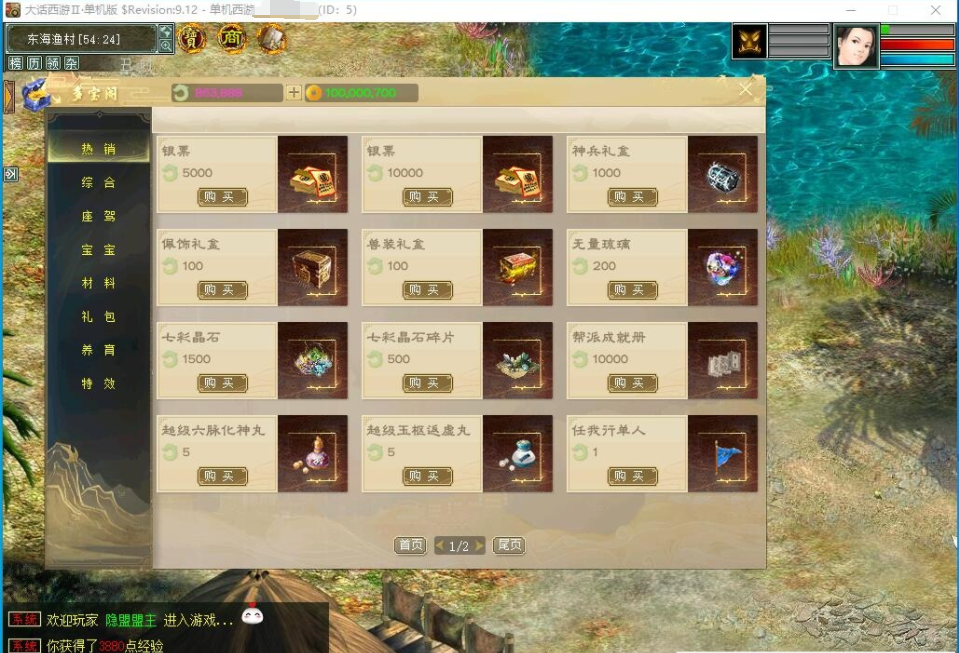Purchase the 任我行单人 flag item
The width and height of the screenshot is (959, 653).
point(632,476)
